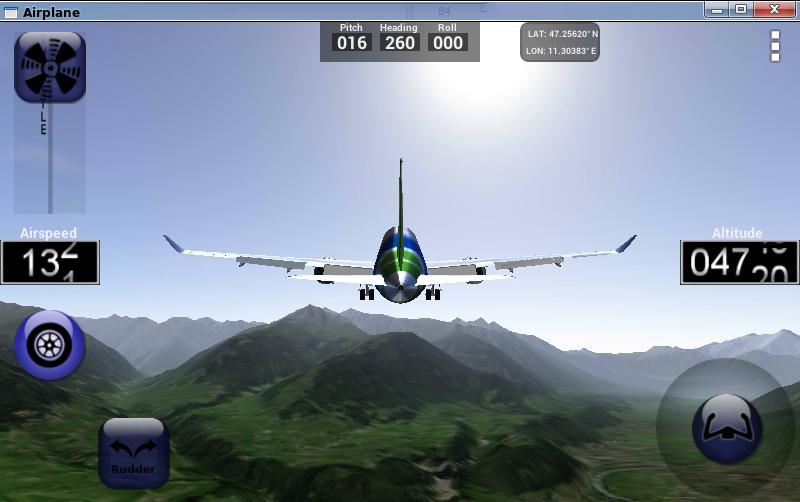800x502 pixels.
Task: Click the LAT/LON coordinates panel
Action: (x=560, y=42)
